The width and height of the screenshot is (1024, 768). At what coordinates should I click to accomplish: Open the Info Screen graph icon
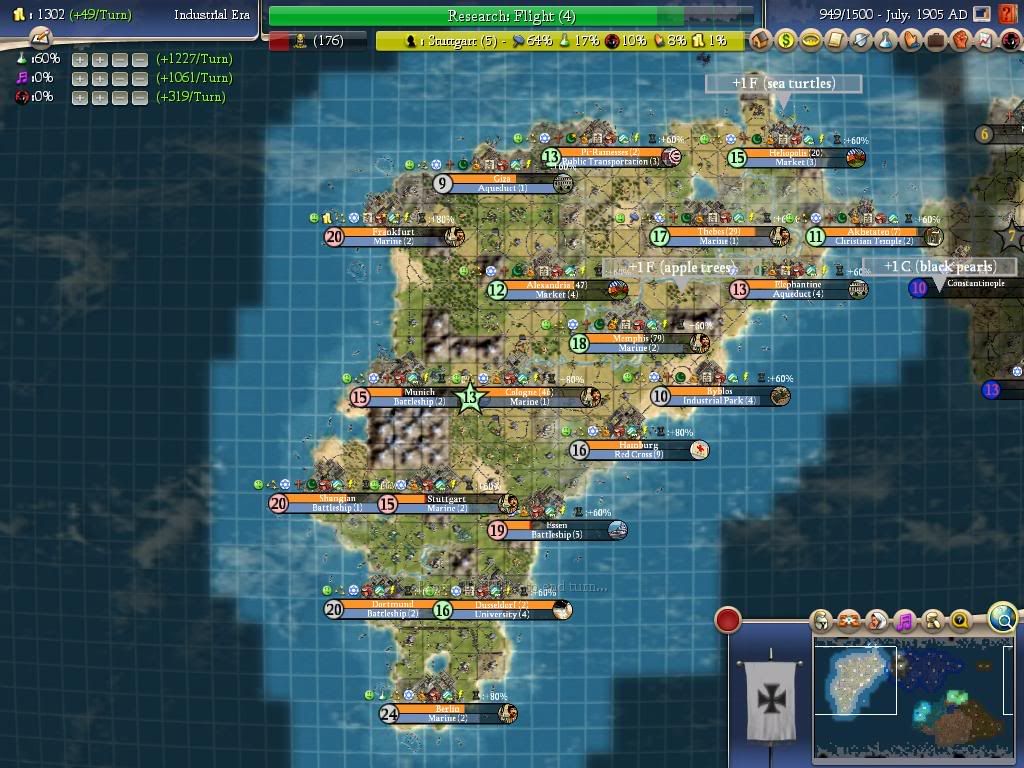pos(985,41)
